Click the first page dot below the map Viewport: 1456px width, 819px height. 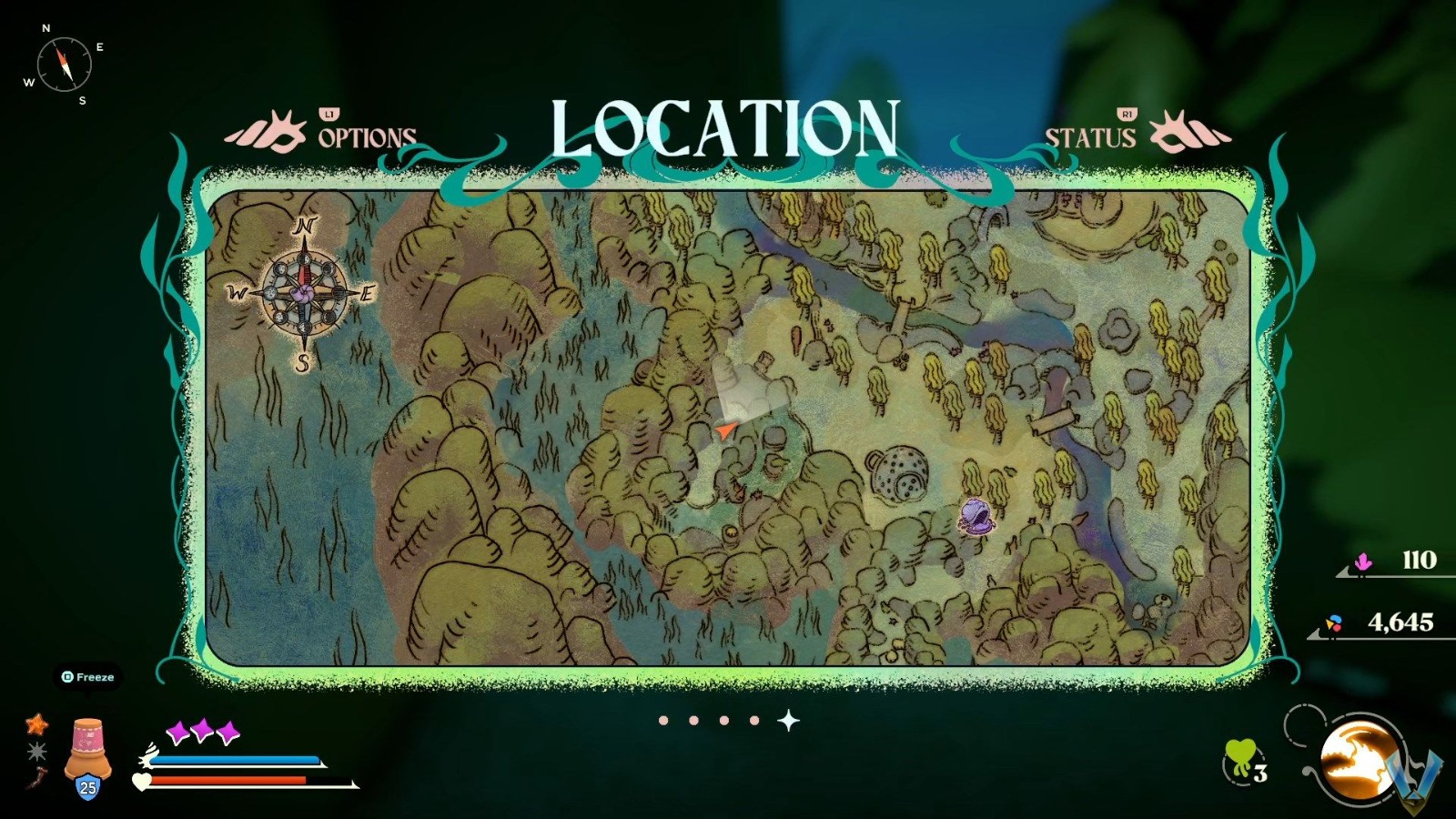pos(662,720)
